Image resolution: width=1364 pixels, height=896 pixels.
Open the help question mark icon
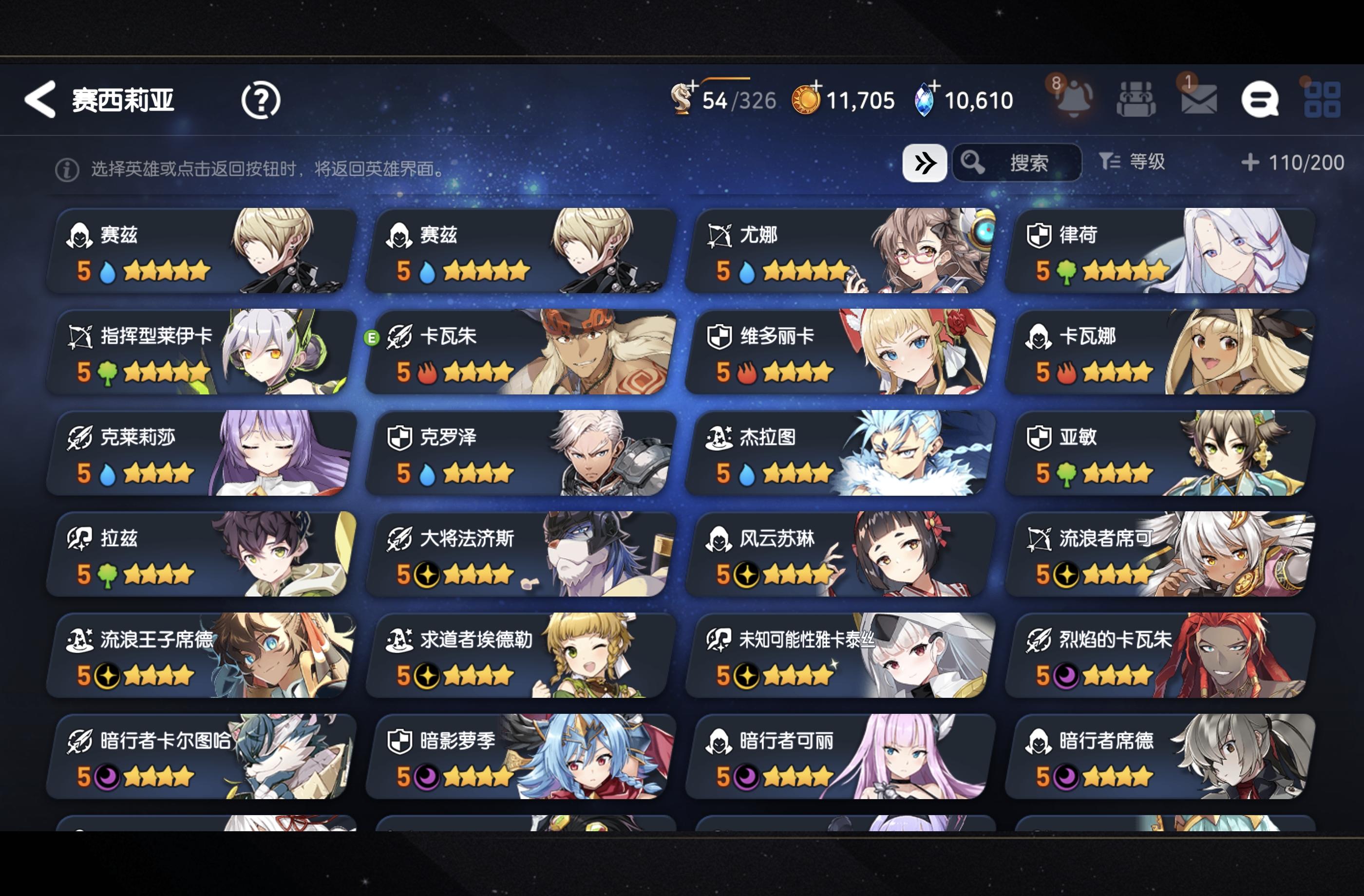[261, 100]
